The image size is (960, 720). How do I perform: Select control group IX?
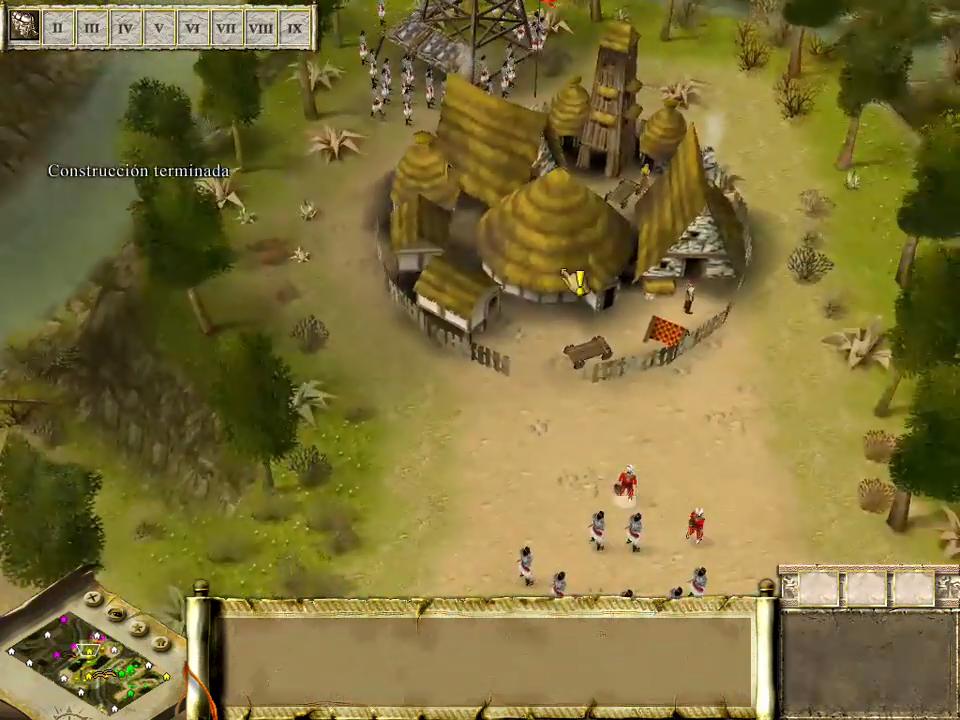[x=295, y=27]
